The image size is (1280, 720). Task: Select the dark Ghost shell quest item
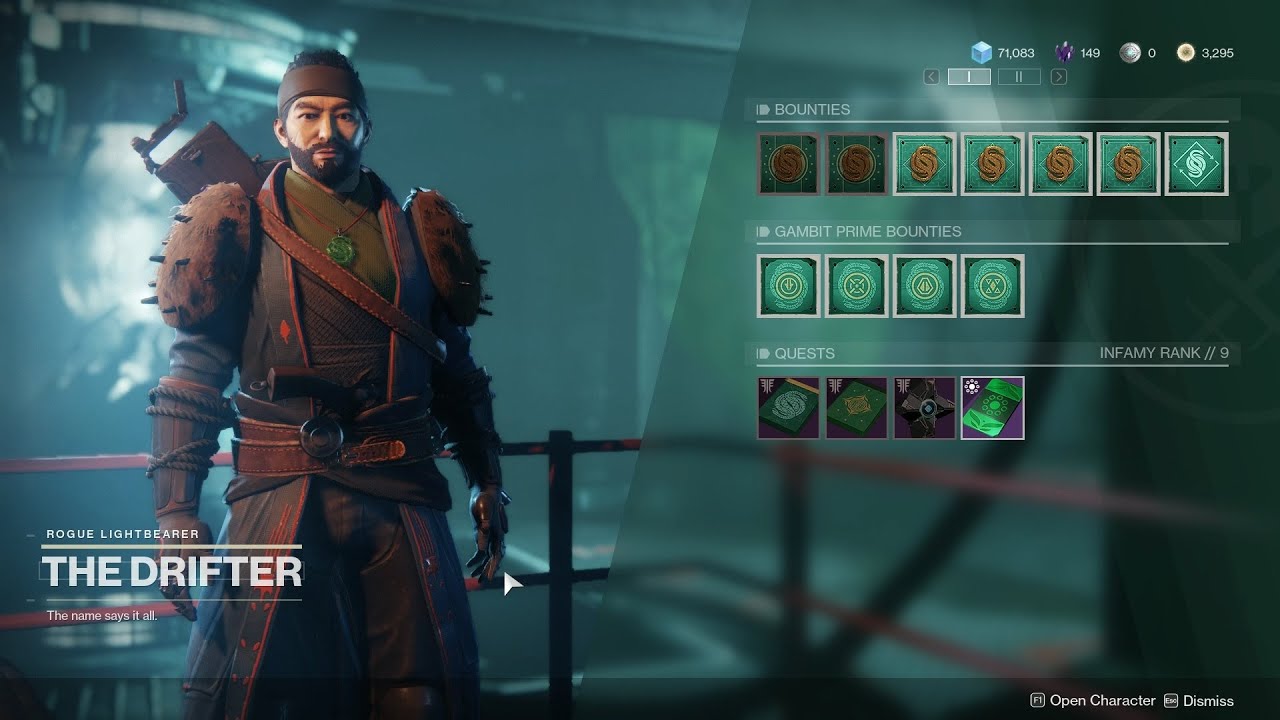(x=924, y=408)
